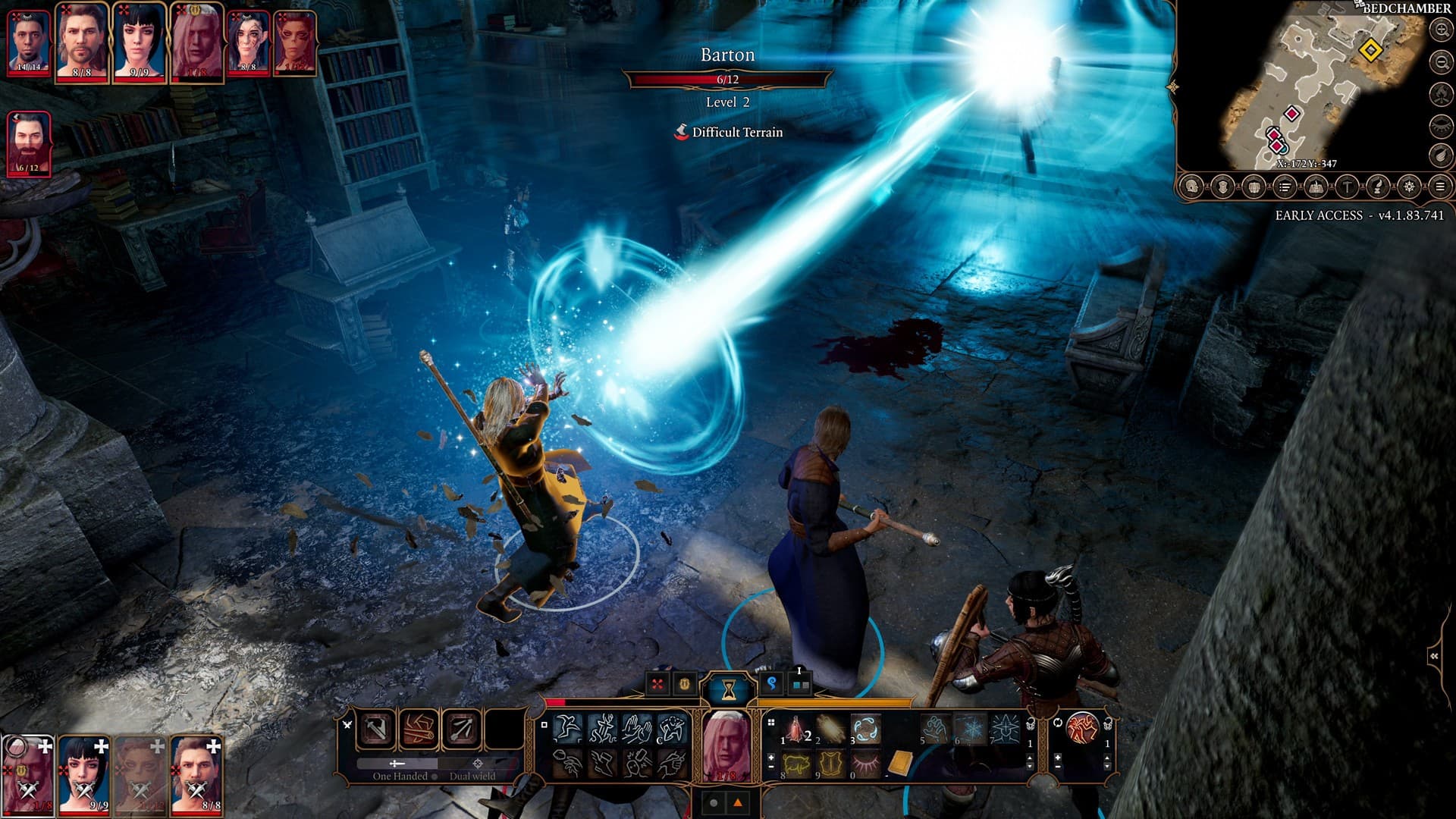This screenshot has width=1456, height=819.
Task: Cast Ray of Frost from hotbar slot 6
Action: [970, 729]
